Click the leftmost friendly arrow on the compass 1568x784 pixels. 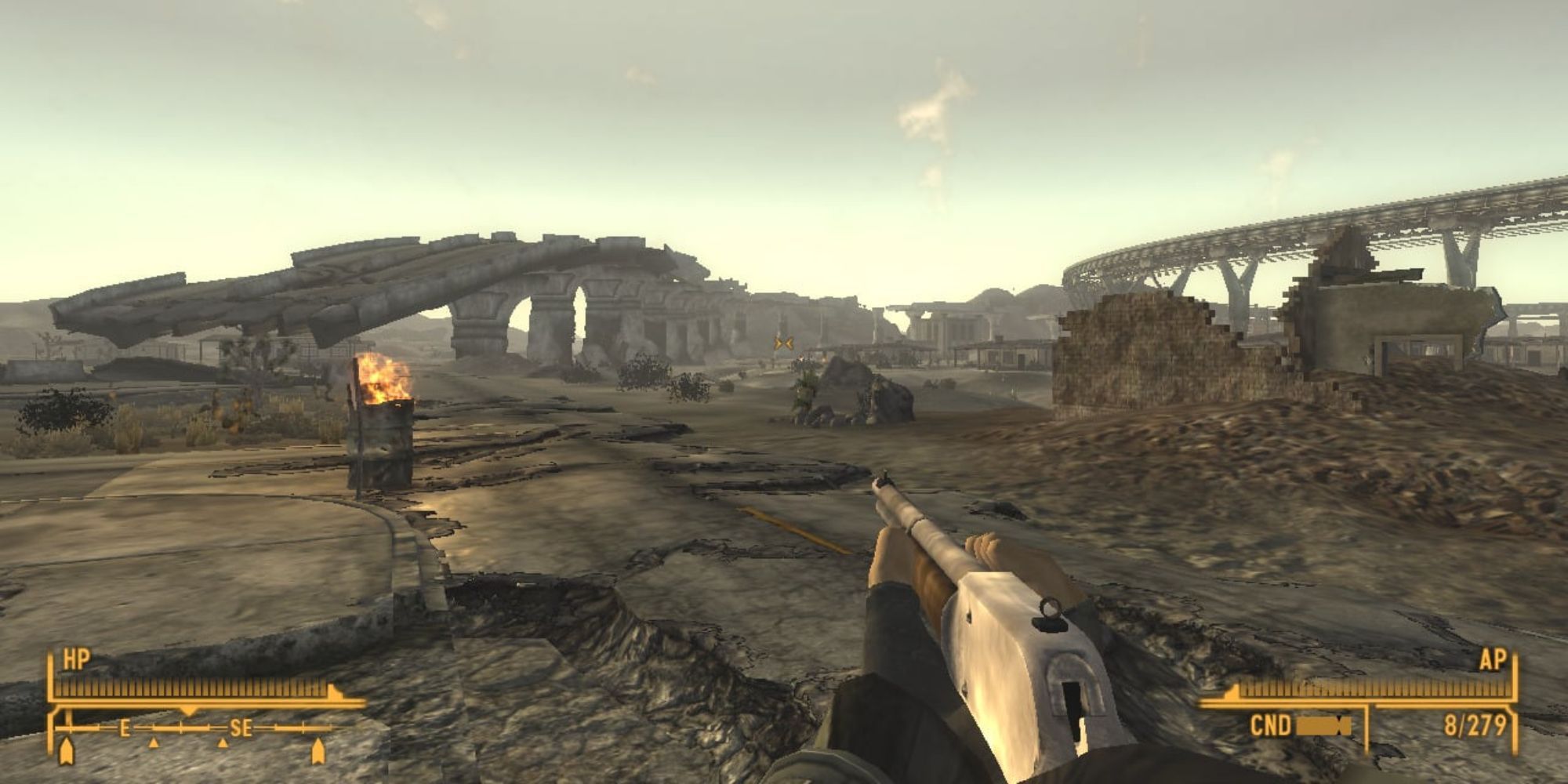point(66,751)
